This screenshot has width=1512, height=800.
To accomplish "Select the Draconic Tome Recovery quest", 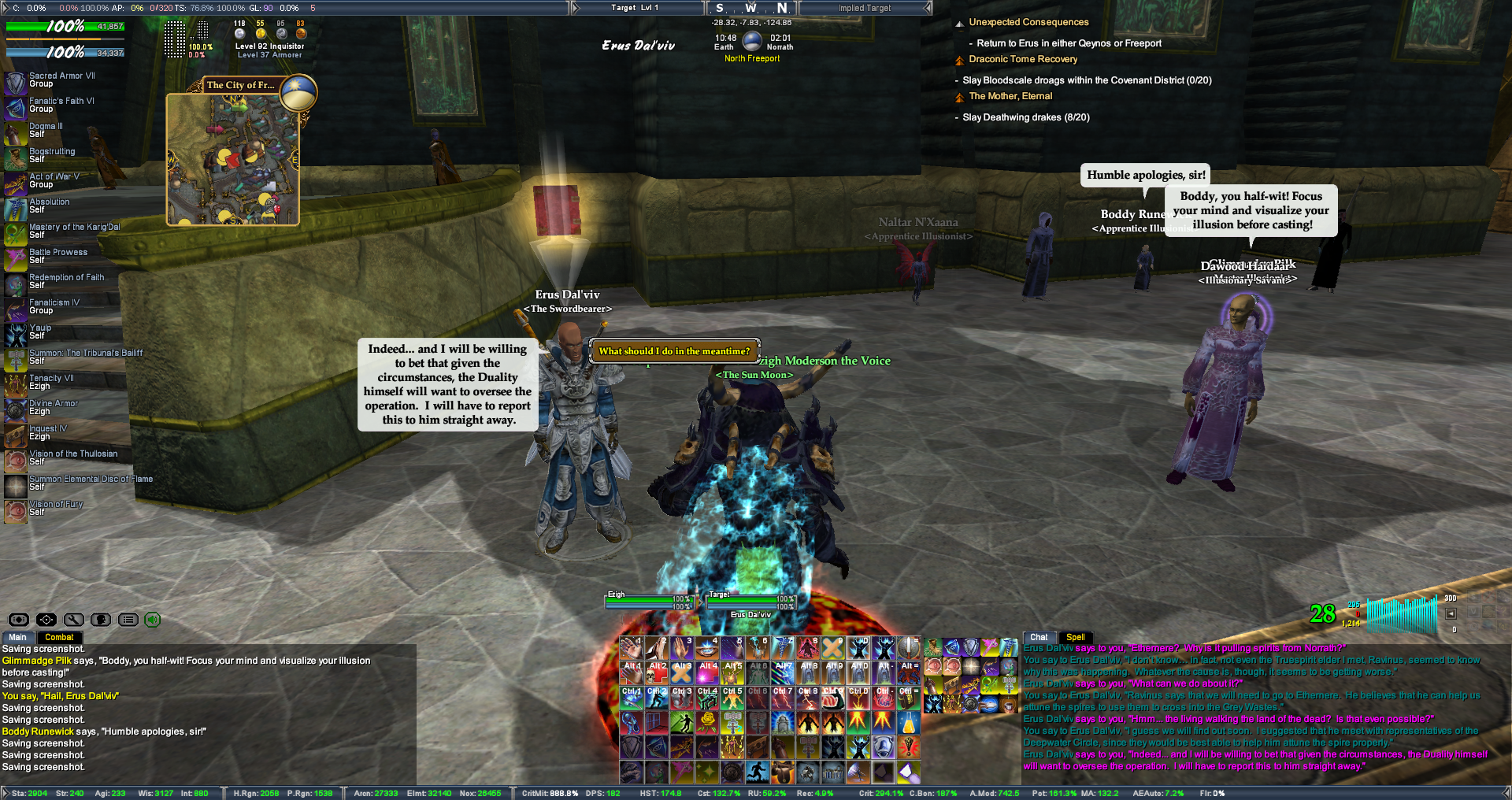I will tap(1023, 60).
